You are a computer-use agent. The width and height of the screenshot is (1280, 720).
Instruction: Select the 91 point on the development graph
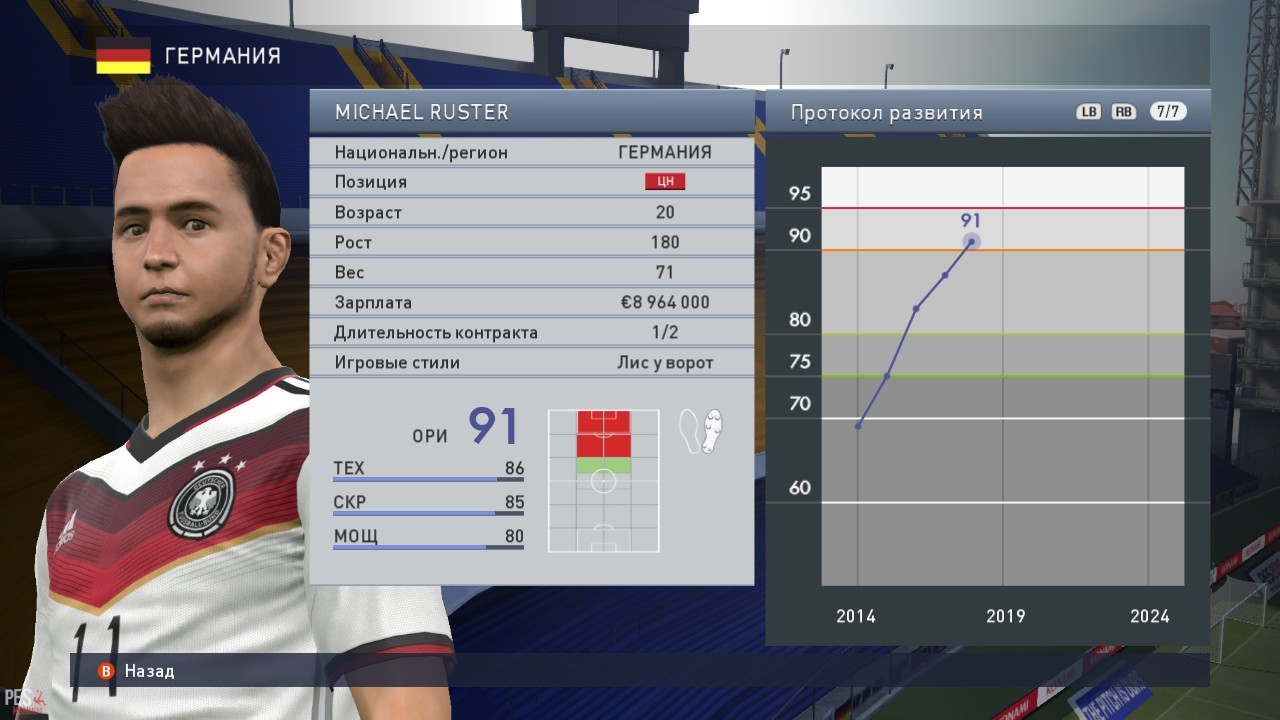click(x=971, y=241)
